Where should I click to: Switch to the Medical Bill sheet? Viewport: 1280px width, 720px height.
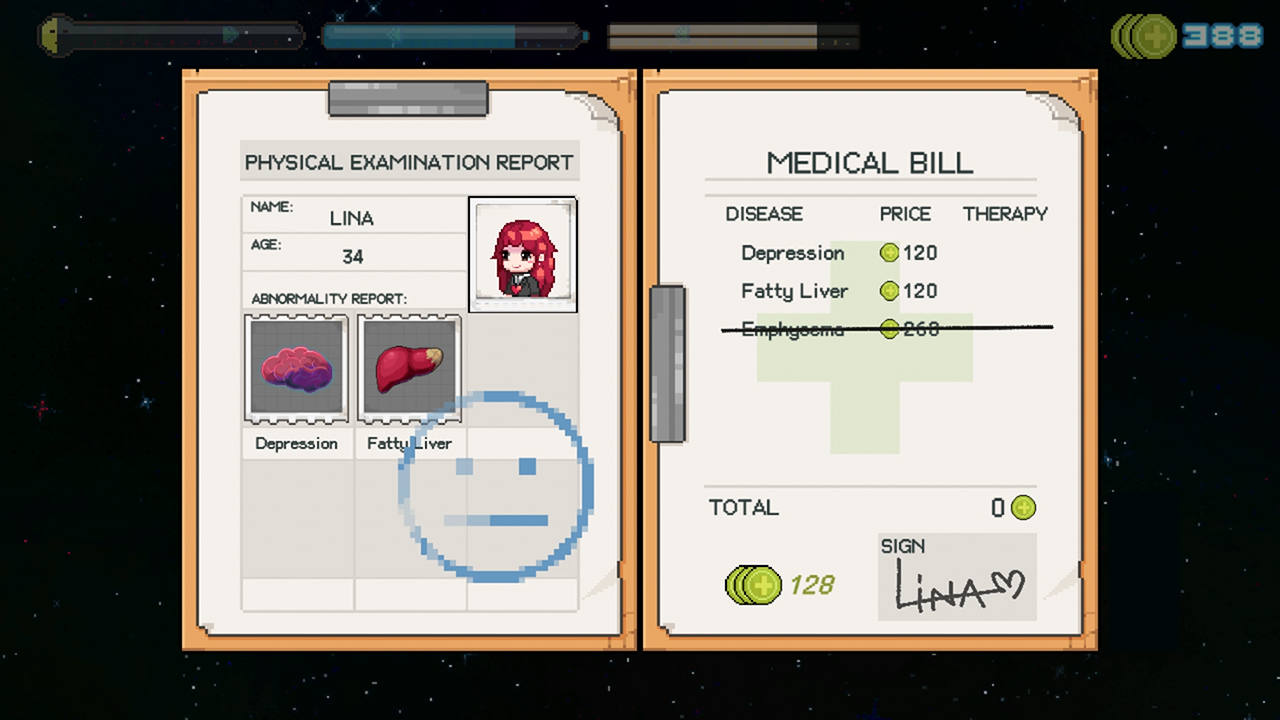[869, 163]
